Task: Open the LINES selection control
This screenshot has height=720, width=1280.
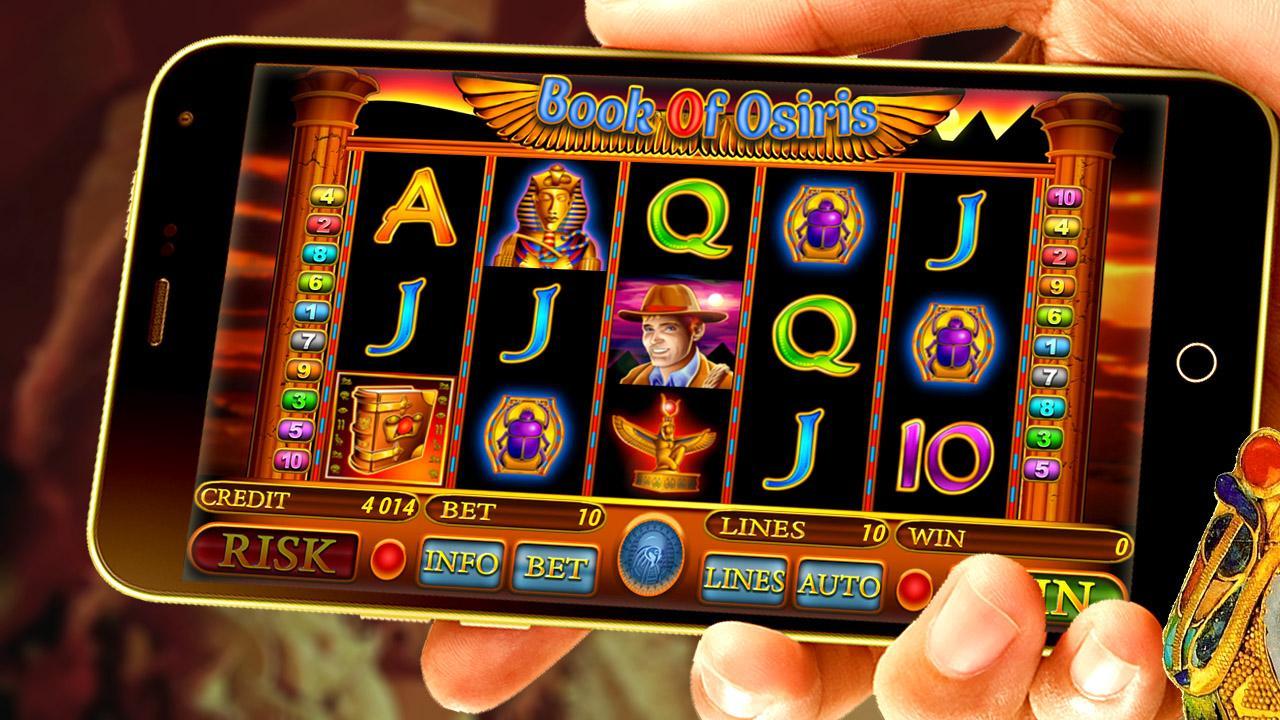Action: coord(743,580)
